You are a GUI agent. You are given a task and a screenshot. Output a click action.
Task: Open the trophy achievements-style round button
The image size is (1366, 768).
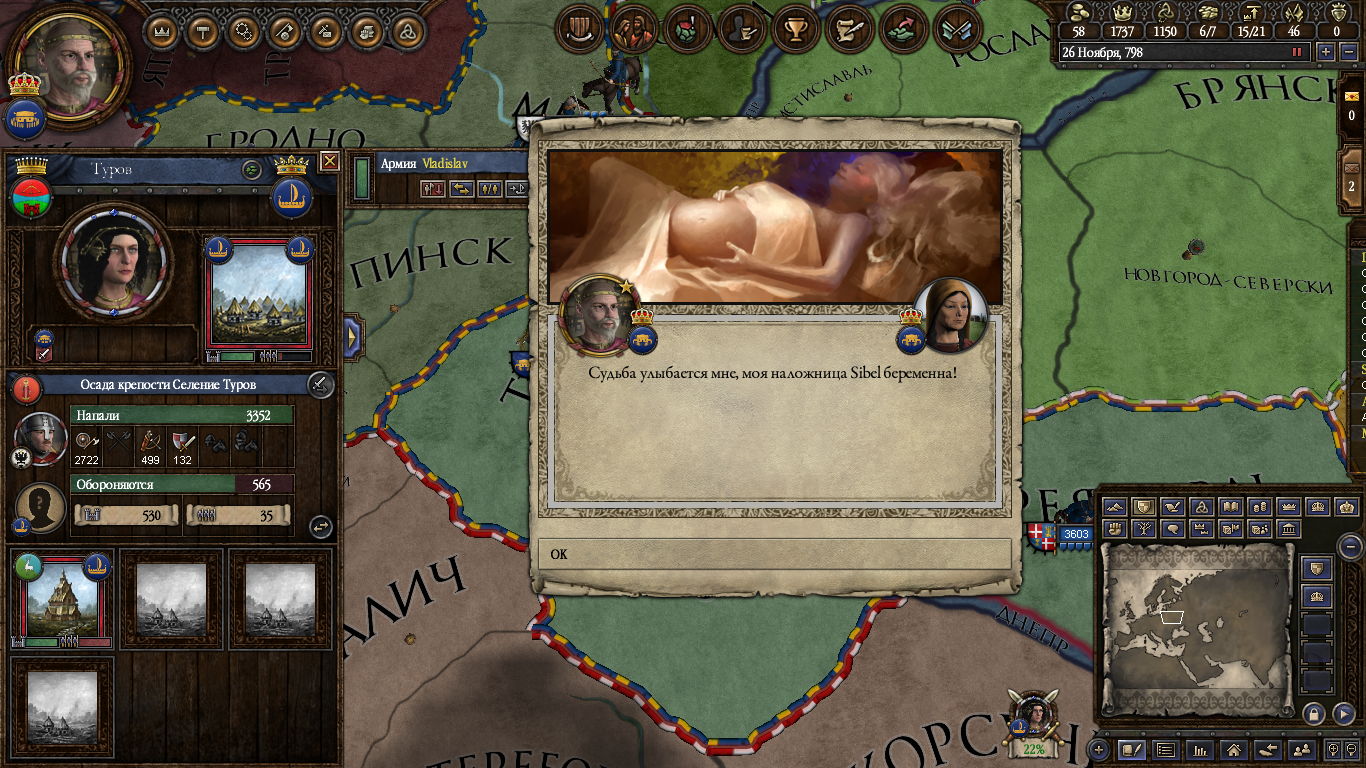pyautogui.click(x=796, y=31)
